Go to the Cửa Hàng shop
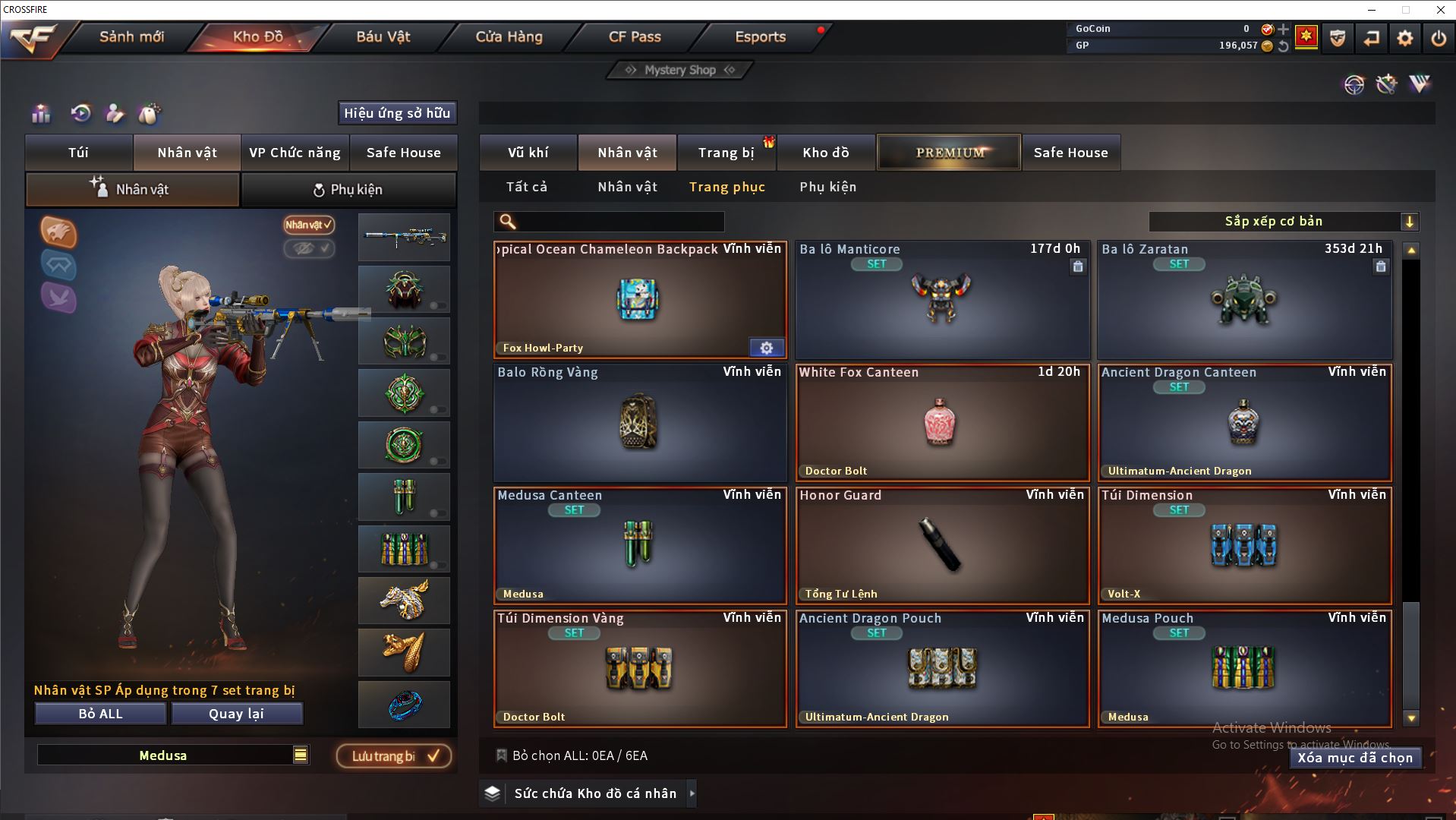 509,36
